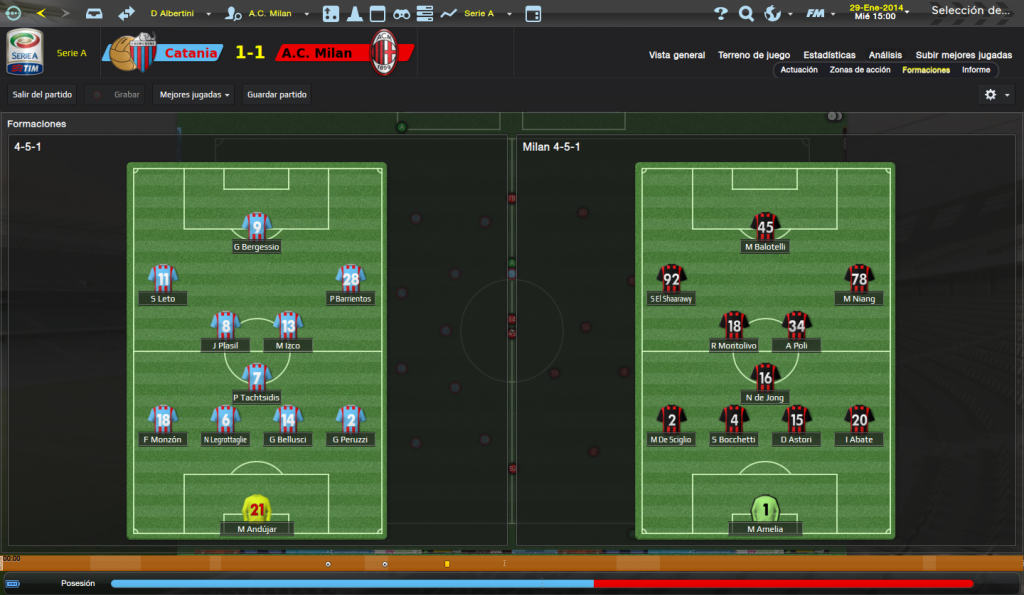Select Subir mejores jugadas
This screenshot has height=595, width=1024.
click(x=963, y=55)
